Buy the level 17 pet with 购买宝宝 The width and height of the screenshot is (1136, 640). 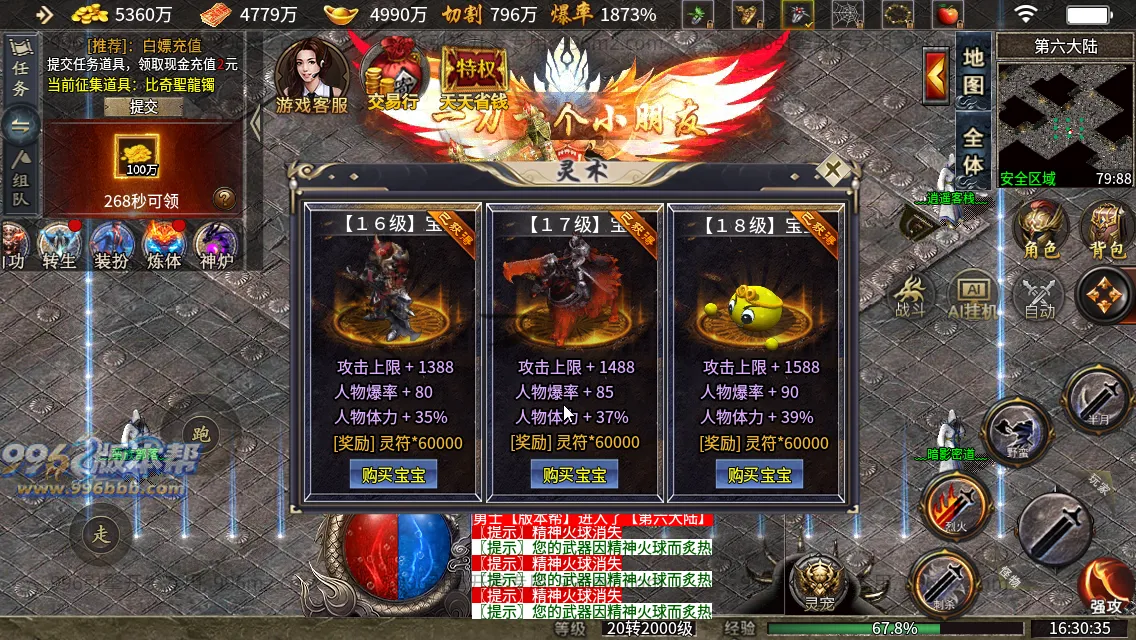tap(575, 475)
